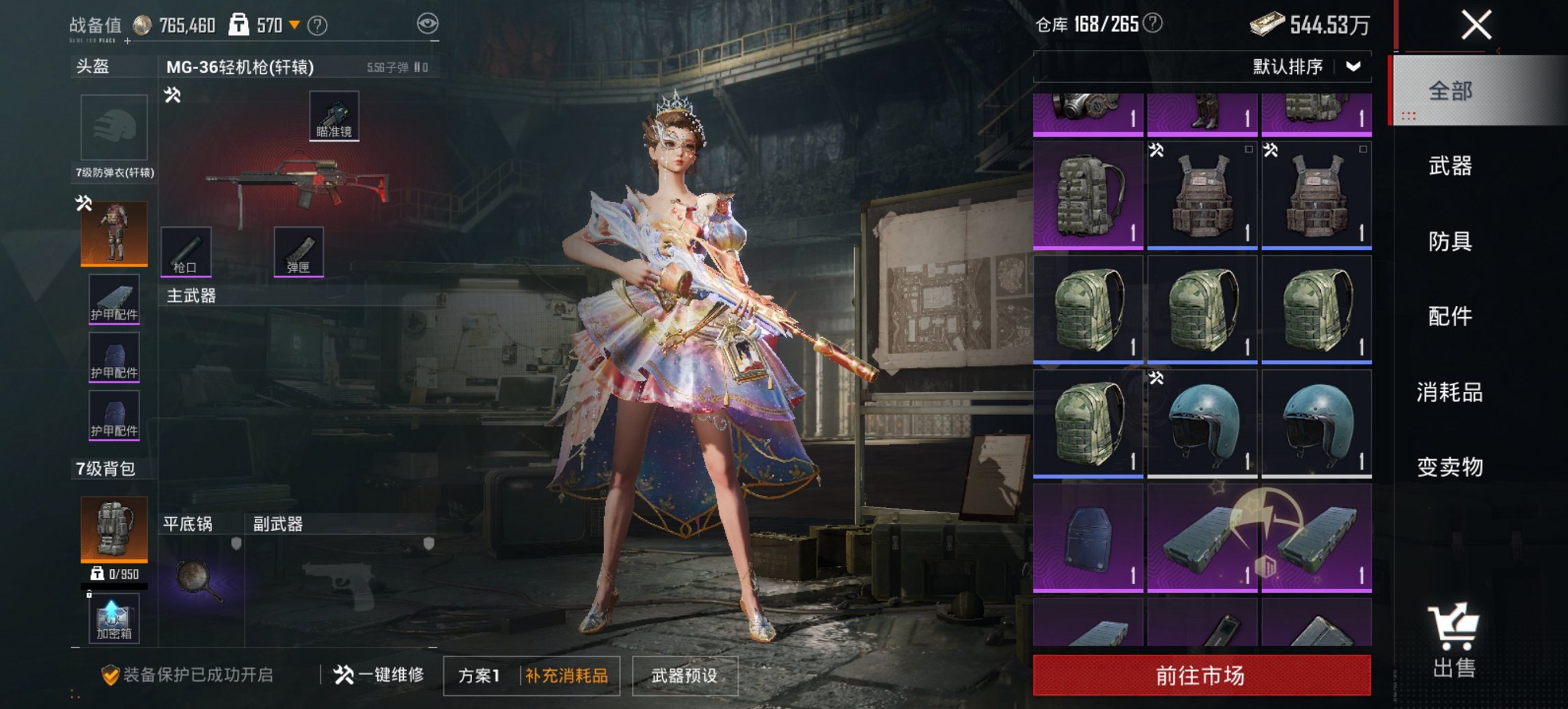Go to market with 前往市场 button
Screen dimensions: 1568x709
pyautogui.click(x=1201, y=675)
